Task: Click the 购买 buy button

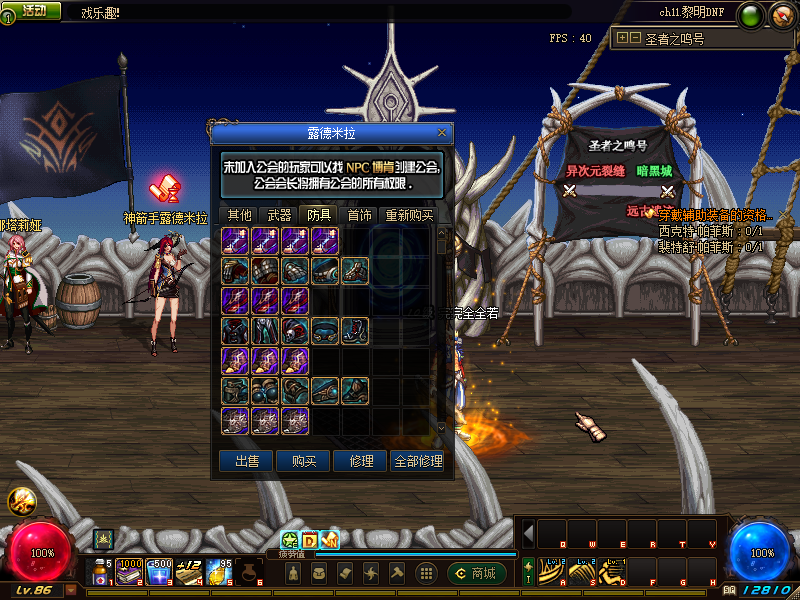Action: pyautogui.click(x=304, y=461)
